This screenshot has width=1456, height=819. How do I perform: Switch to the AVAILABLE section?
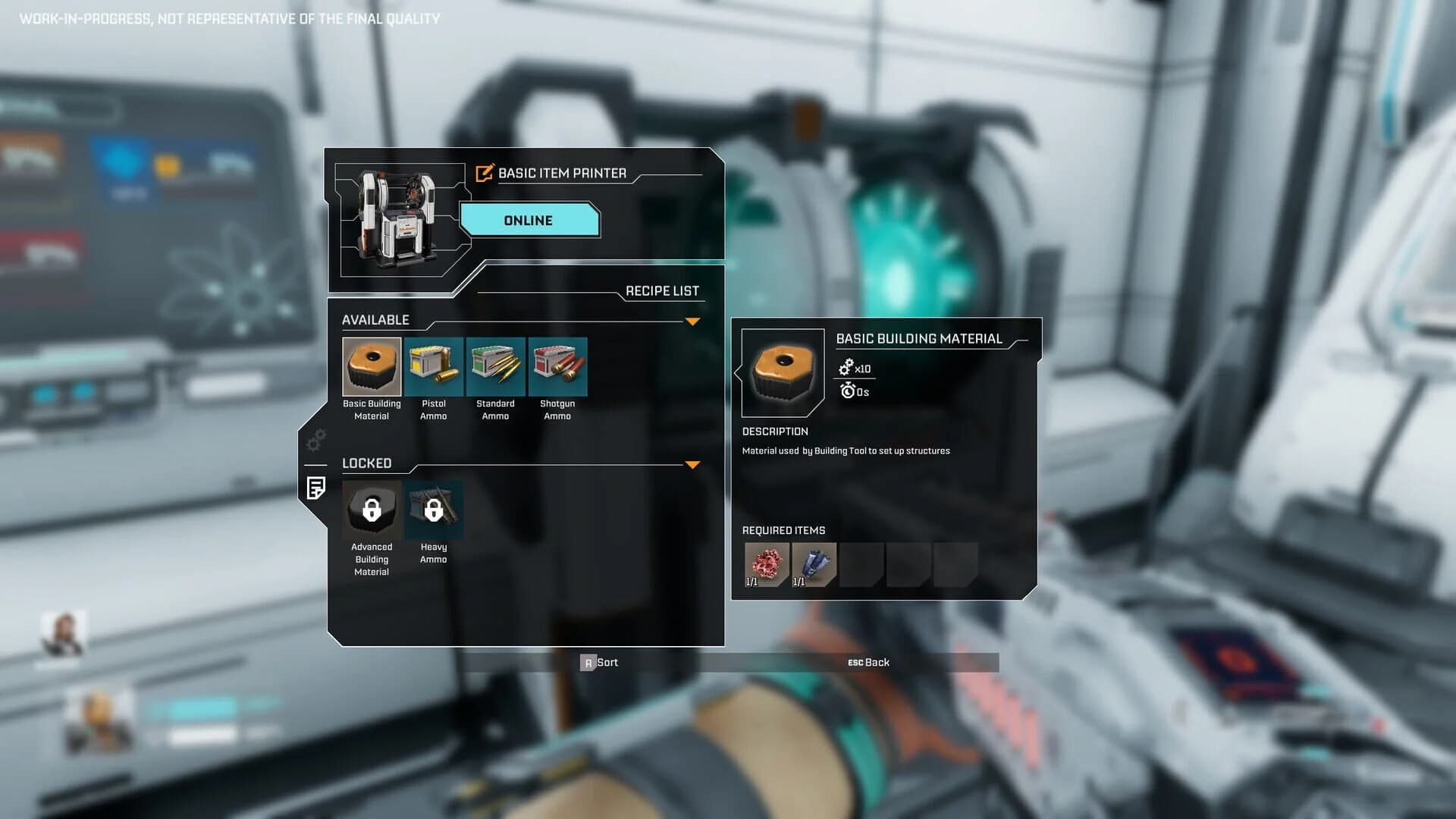tap(375, 319)
